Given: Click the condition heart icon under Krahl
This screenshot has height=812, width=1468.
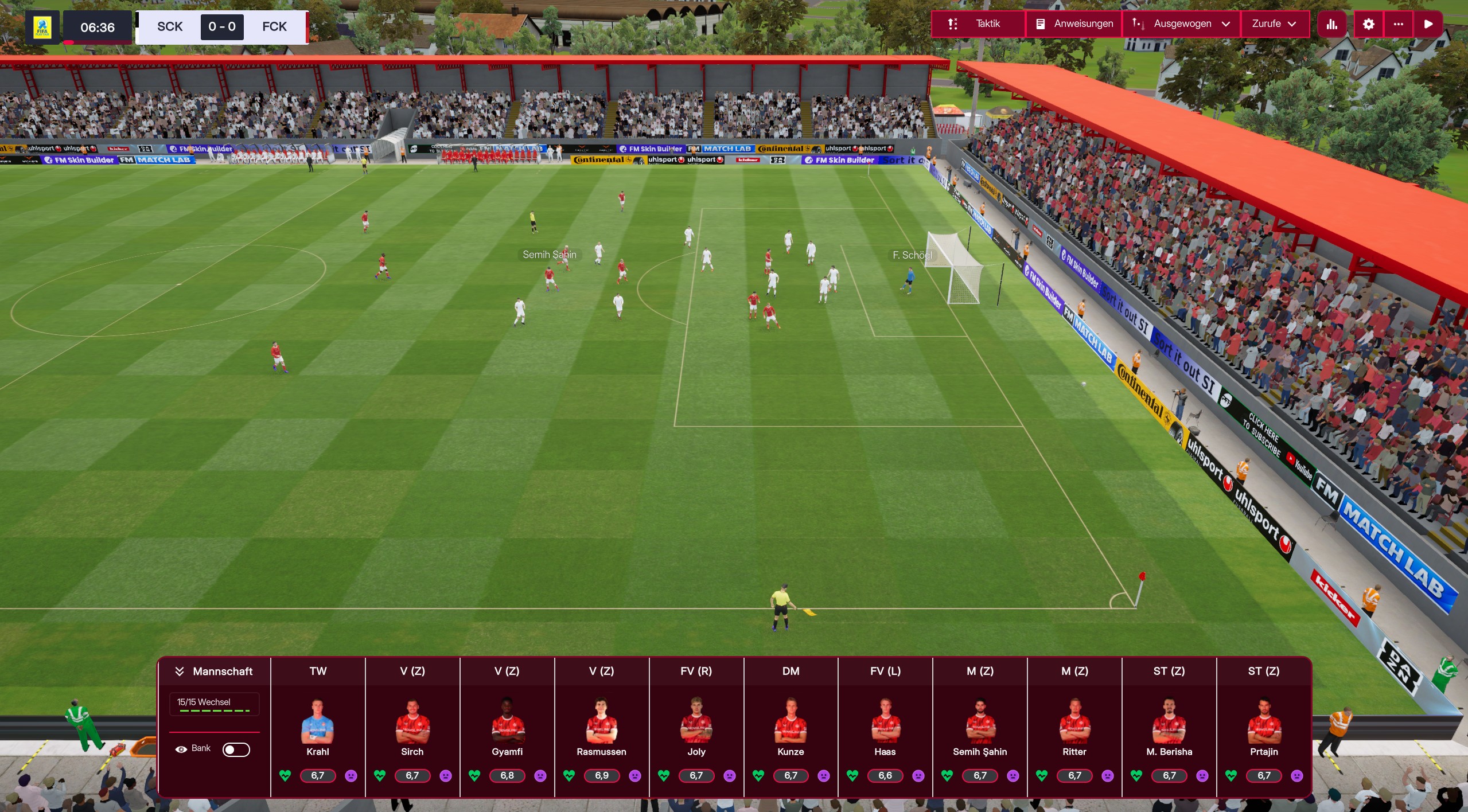Looking at the screenshot, I should (284, 775).
